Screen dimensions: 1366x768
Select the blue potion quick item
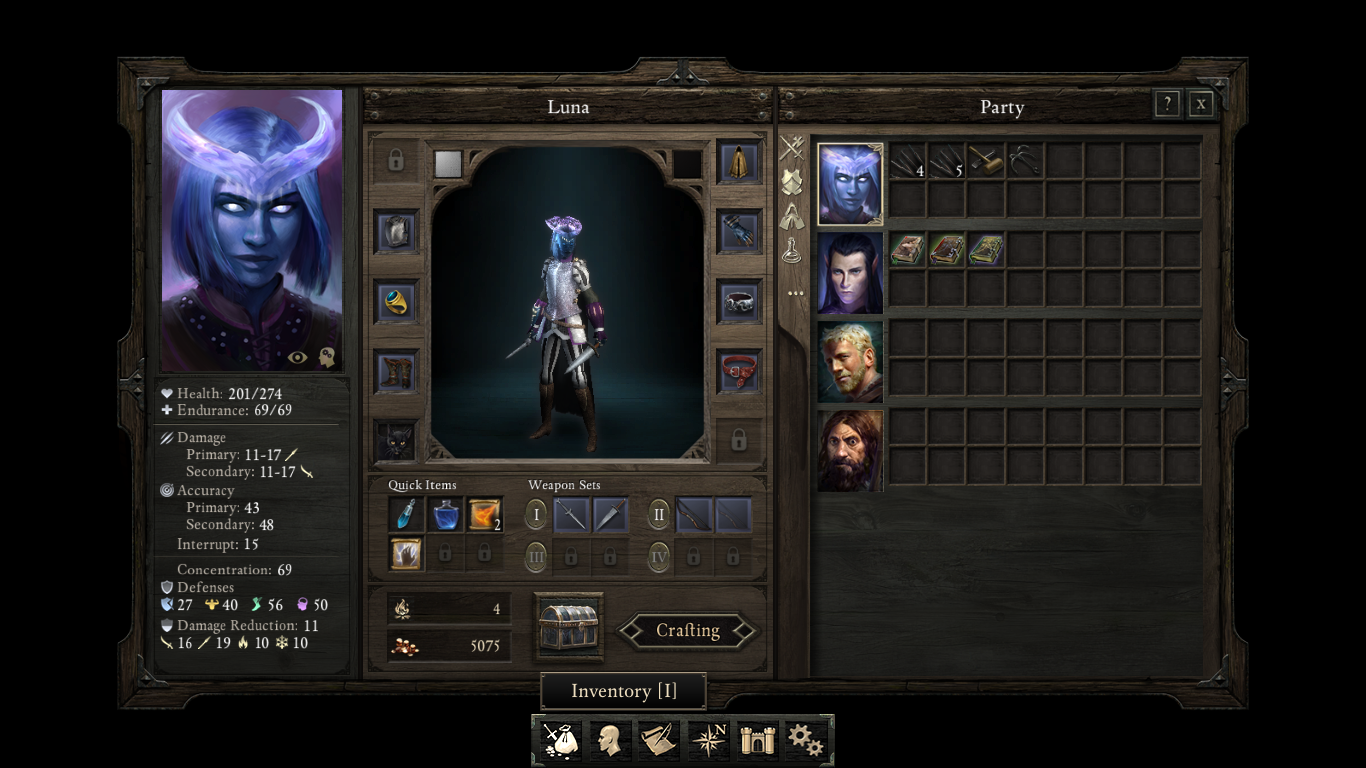tap(445, 515)
